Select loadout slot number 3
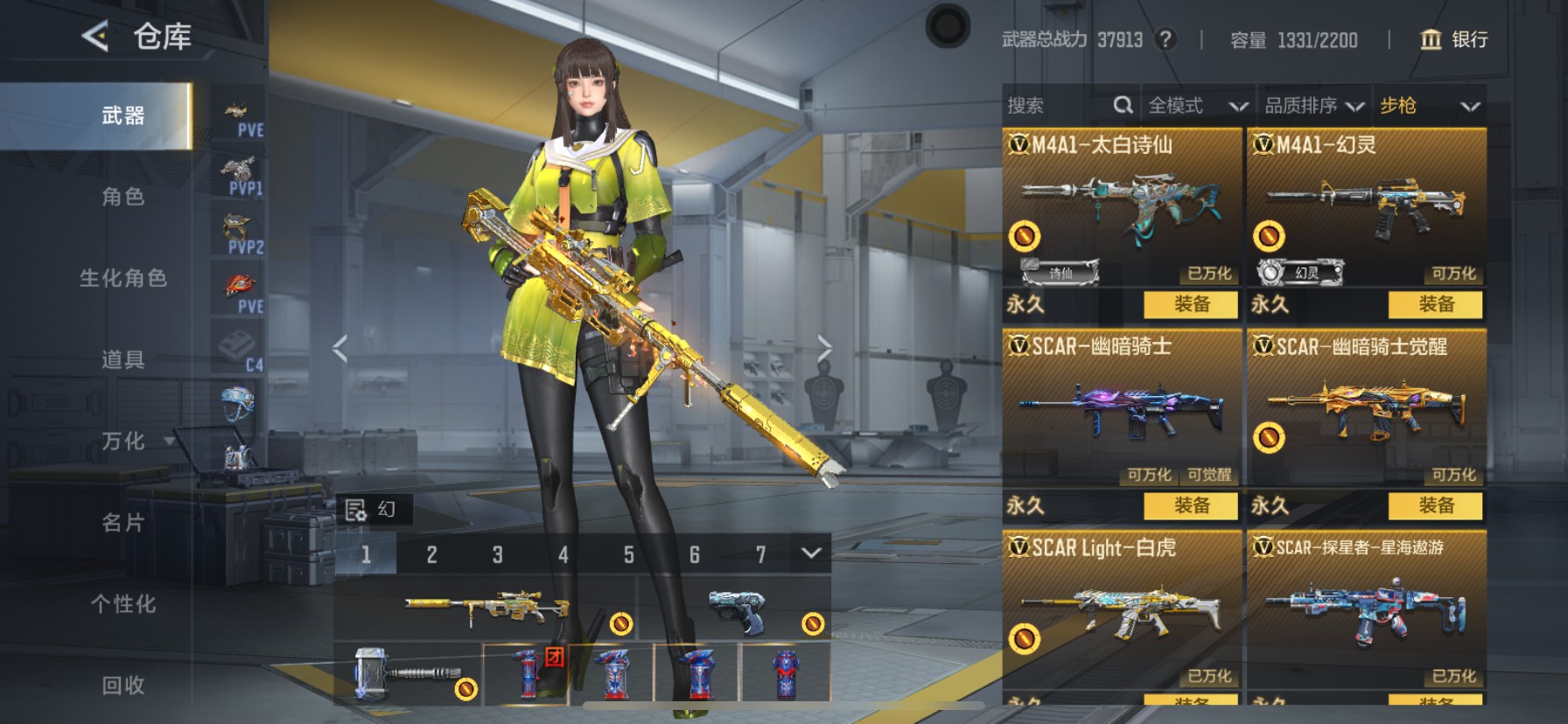Screen dimensions: 1568x724 (497, 554)
